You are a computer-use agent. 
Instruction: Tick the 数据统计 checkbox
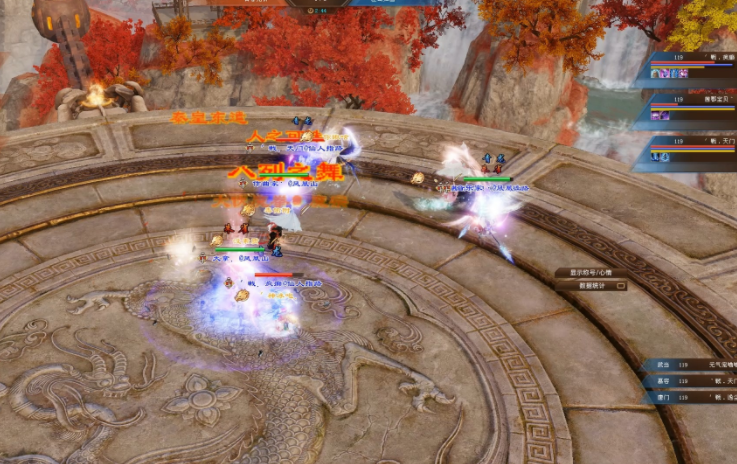point(621,286)
